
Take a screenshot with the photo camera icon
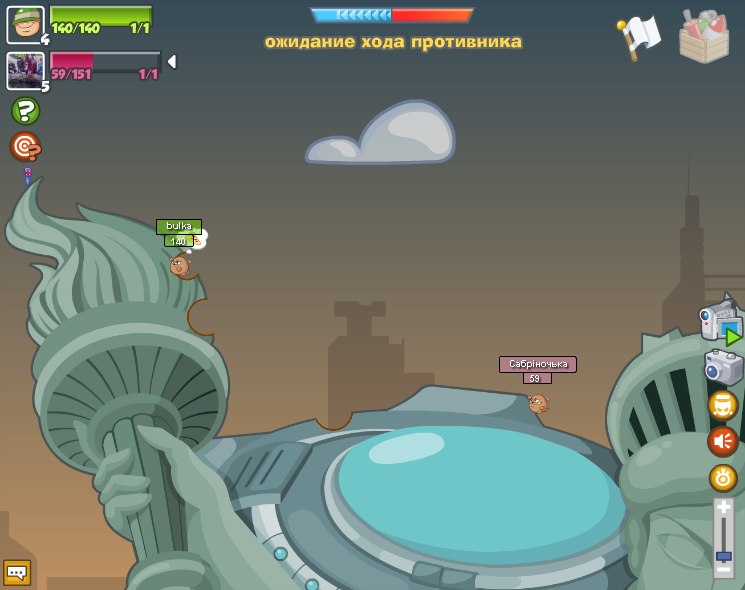722,366
